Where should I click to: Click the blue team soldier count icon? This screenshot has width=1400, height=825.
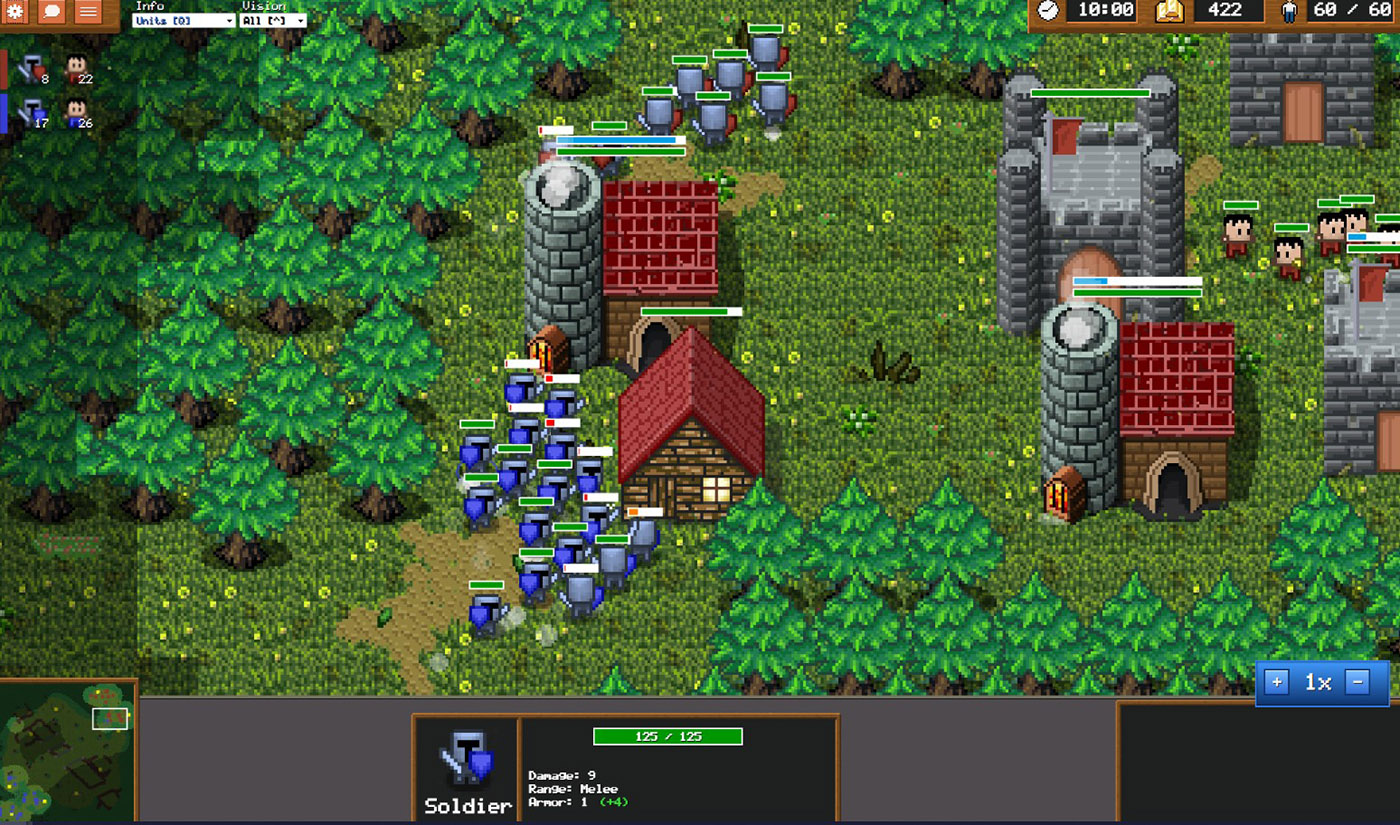(x=33, y=113)
